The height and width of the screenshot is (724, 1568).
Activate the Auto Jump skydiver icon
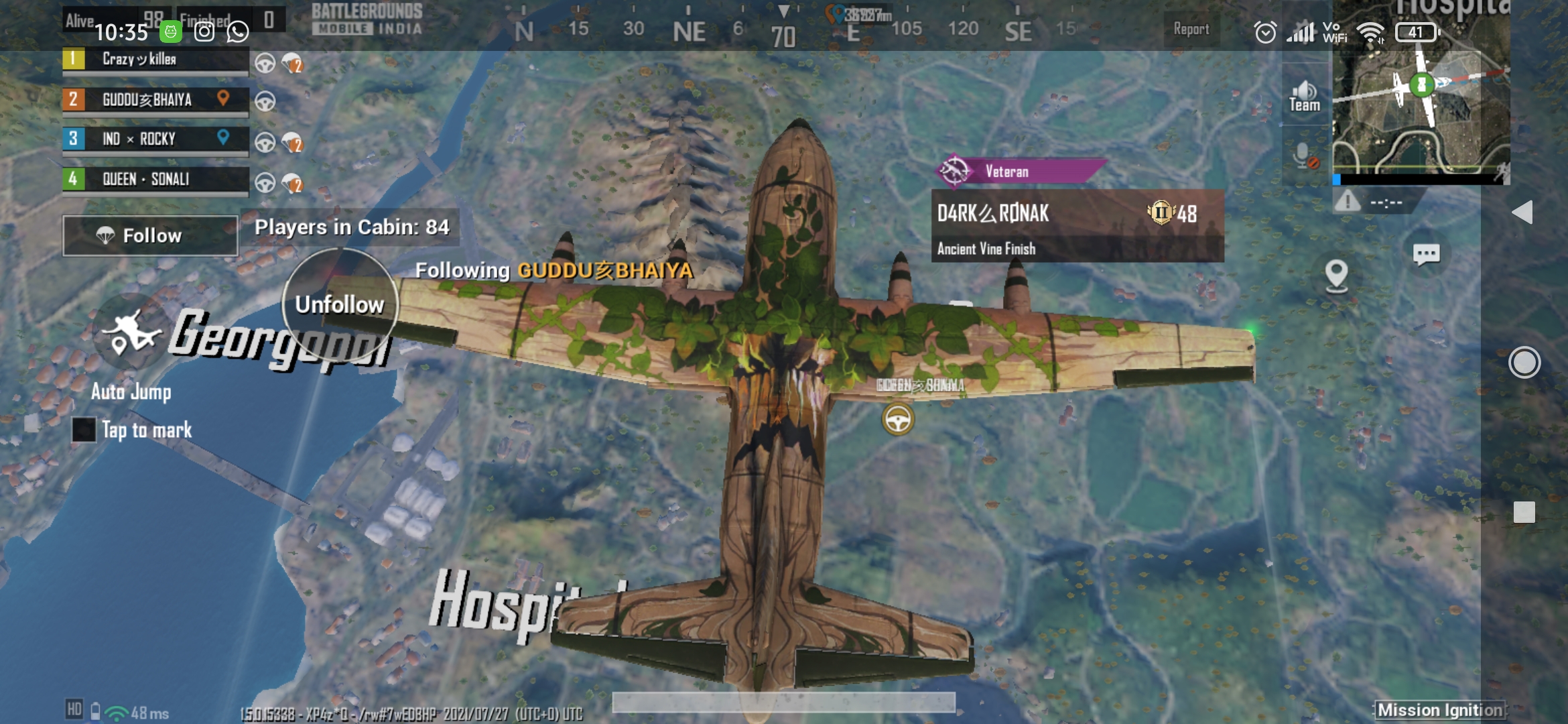tap(131, 334)
